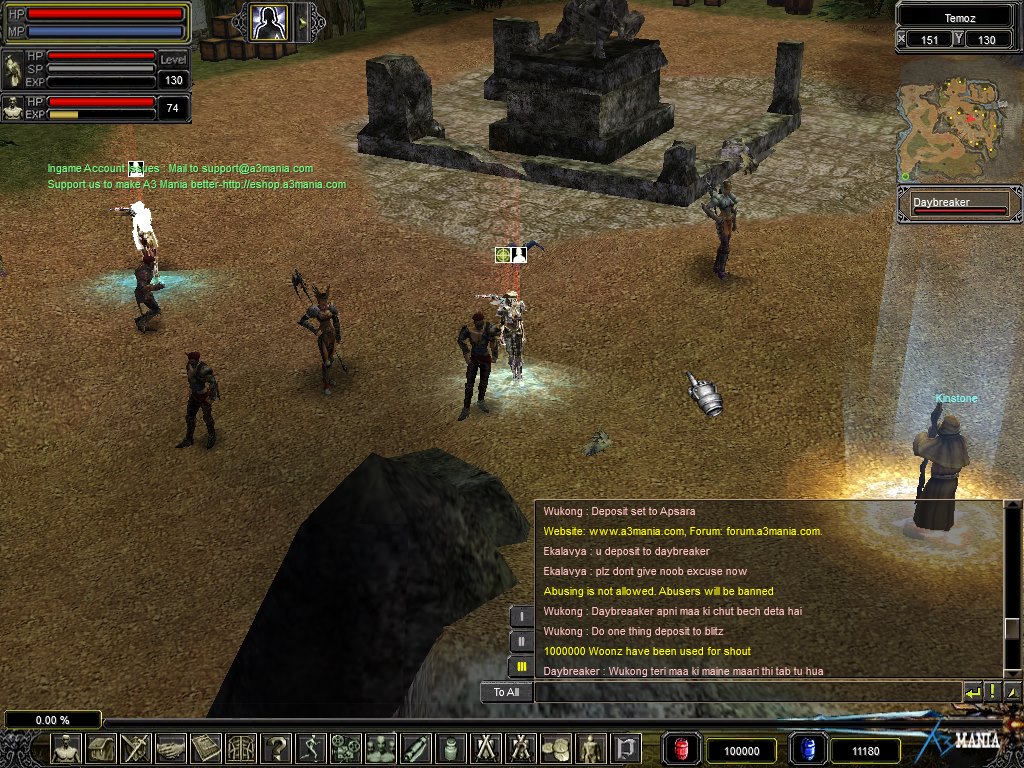Expand the skill bar with the arrow

(302, 21)
